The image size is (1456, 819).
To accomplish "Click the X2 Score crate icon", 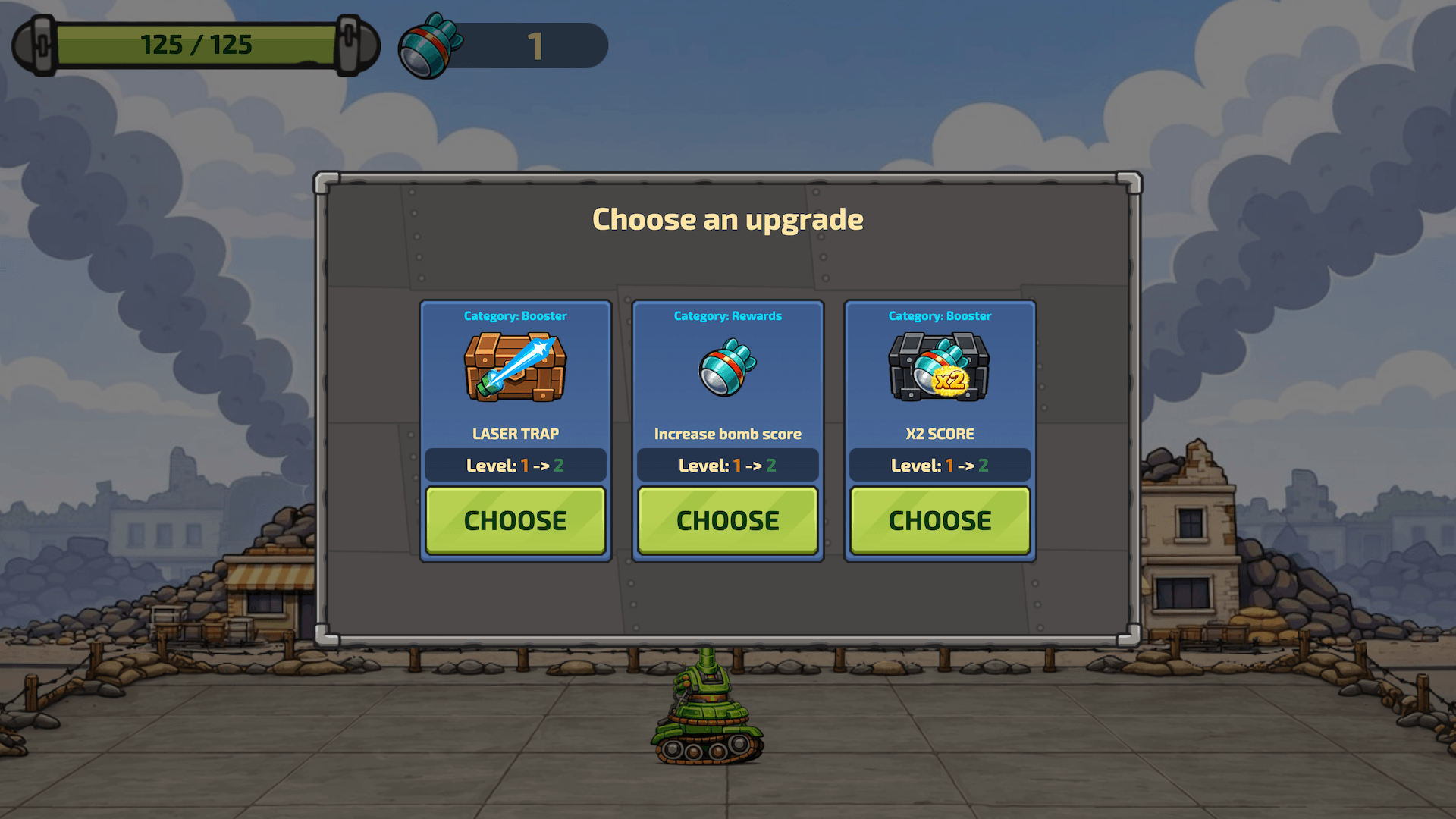I will 939,368.
